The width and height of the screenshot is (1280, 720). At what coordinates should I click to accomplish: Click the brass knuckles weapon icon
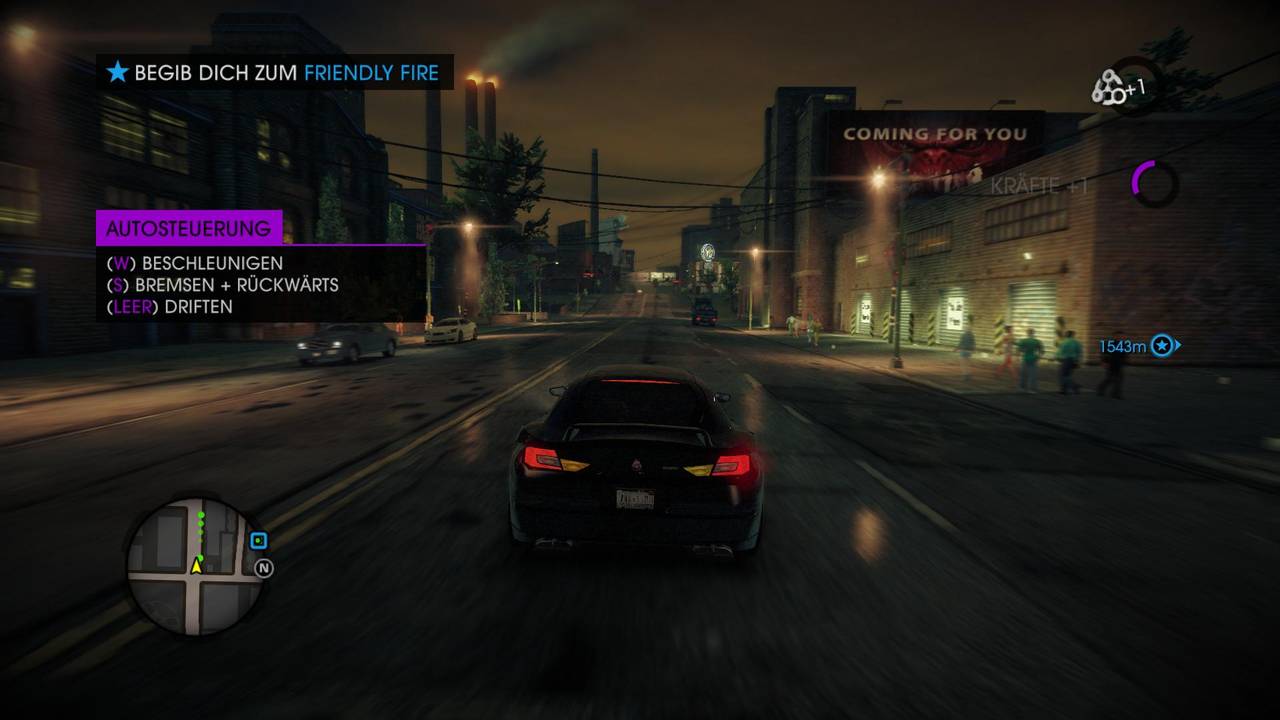click(x=1109, y=88)
